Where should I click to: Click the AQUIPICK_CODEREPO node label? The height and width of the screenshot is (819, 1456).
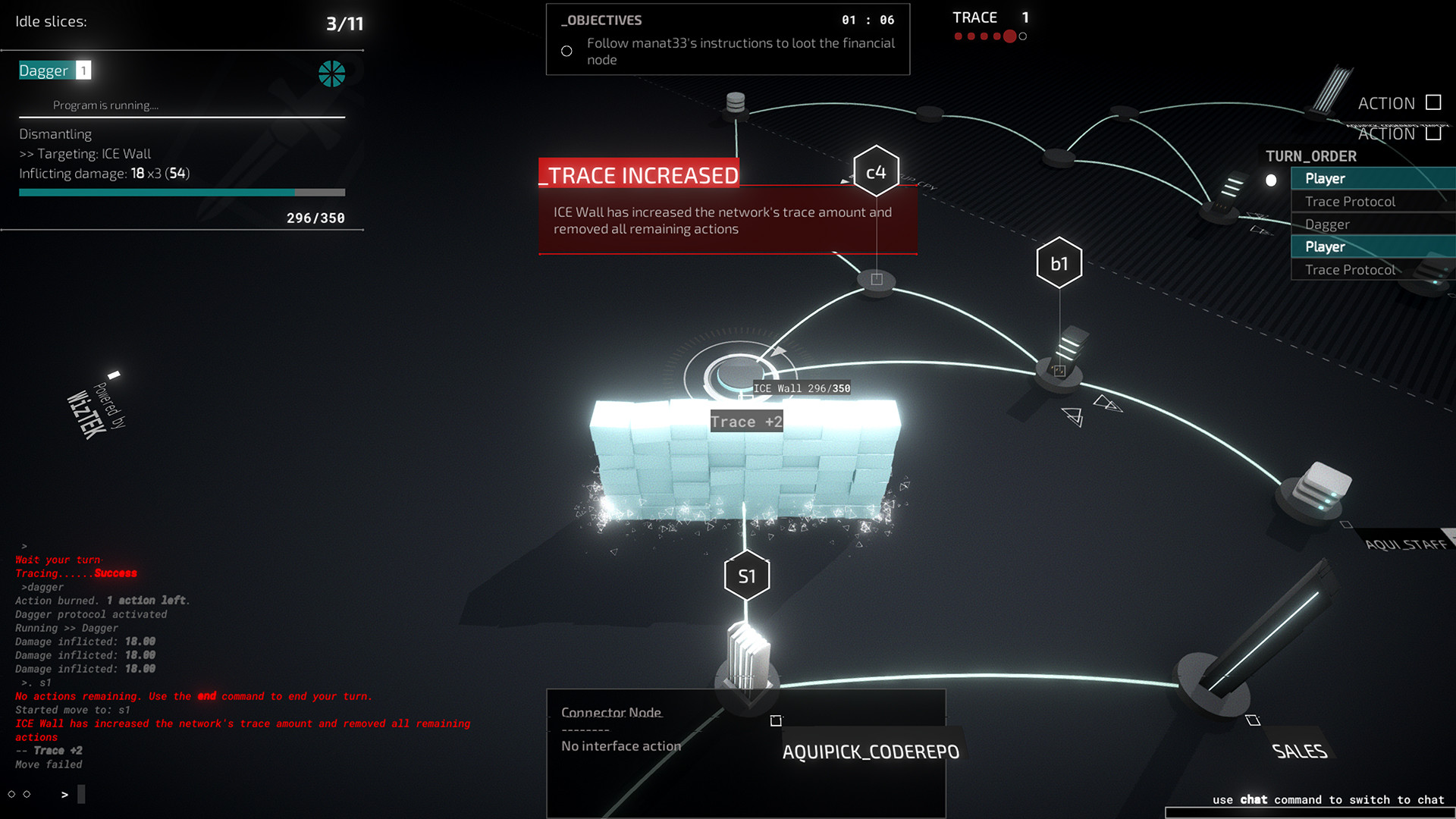tap(870, 752)
